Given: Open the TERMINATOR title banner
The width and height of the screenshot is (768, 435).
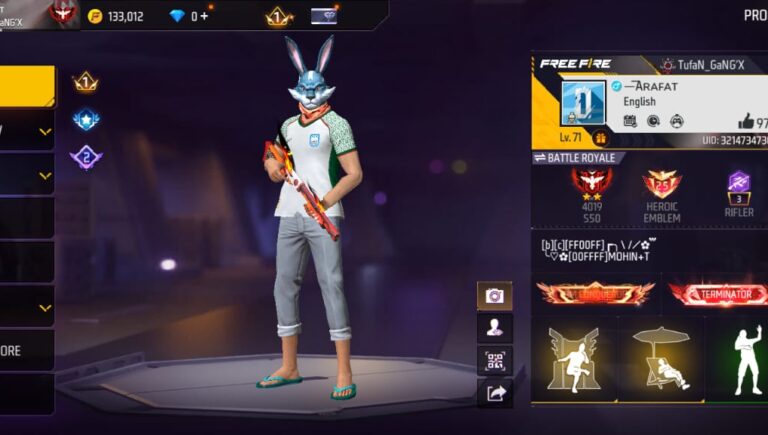Looking at the screenshot, I should point(718,293).
